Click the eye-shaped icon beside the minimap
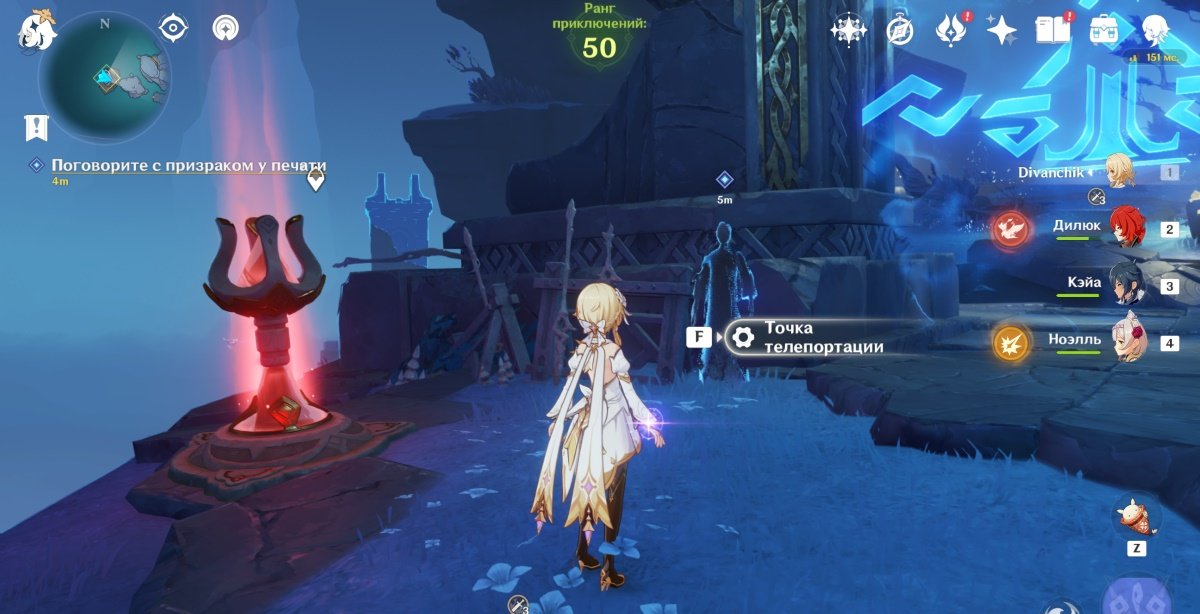The width and height of the screenshot is (1200, 614). tap(174, 28)
